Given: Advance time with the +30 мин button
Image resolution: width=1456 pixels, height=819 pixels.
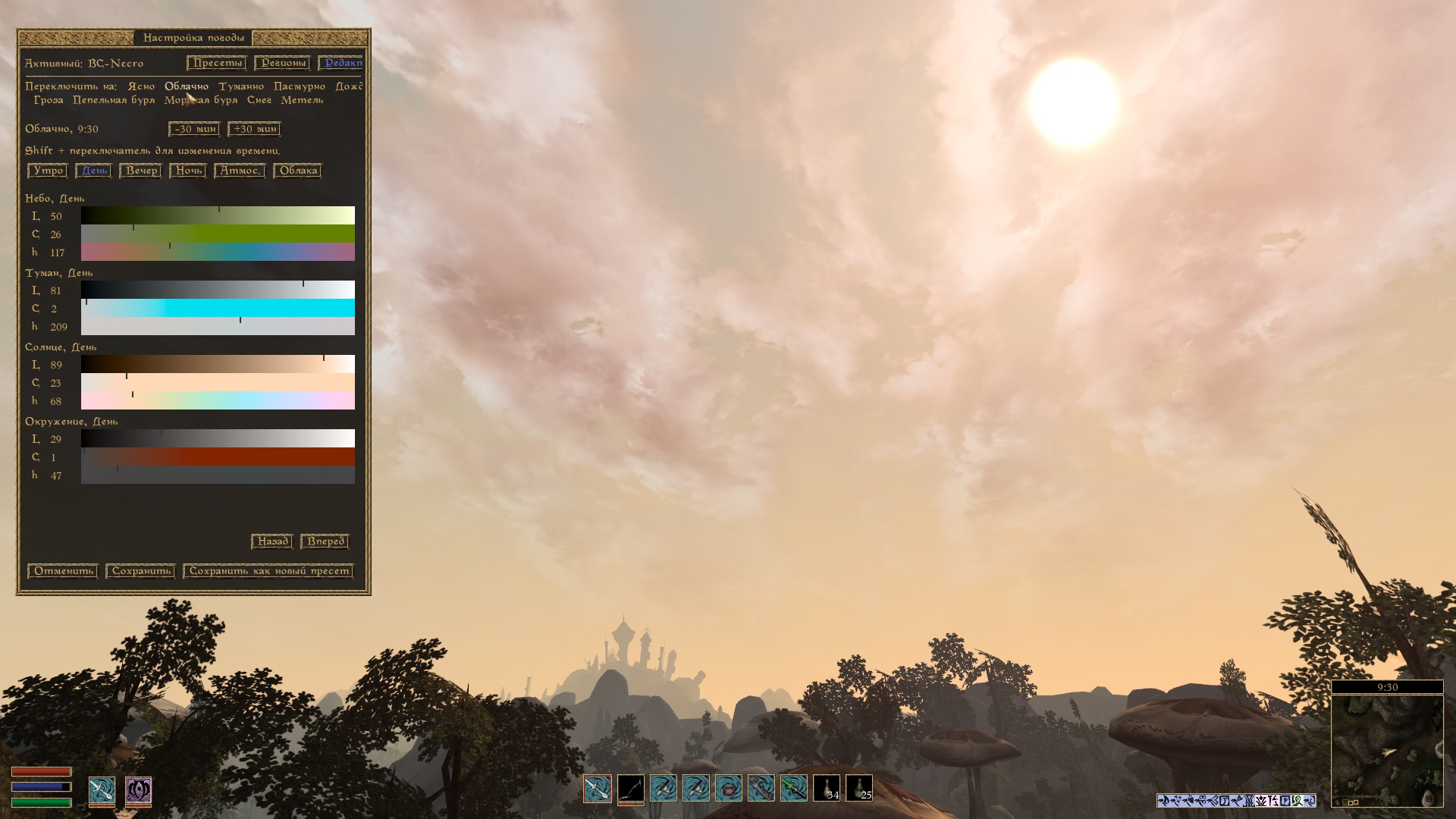Looking at the screenshot, I should pos(255,129).
